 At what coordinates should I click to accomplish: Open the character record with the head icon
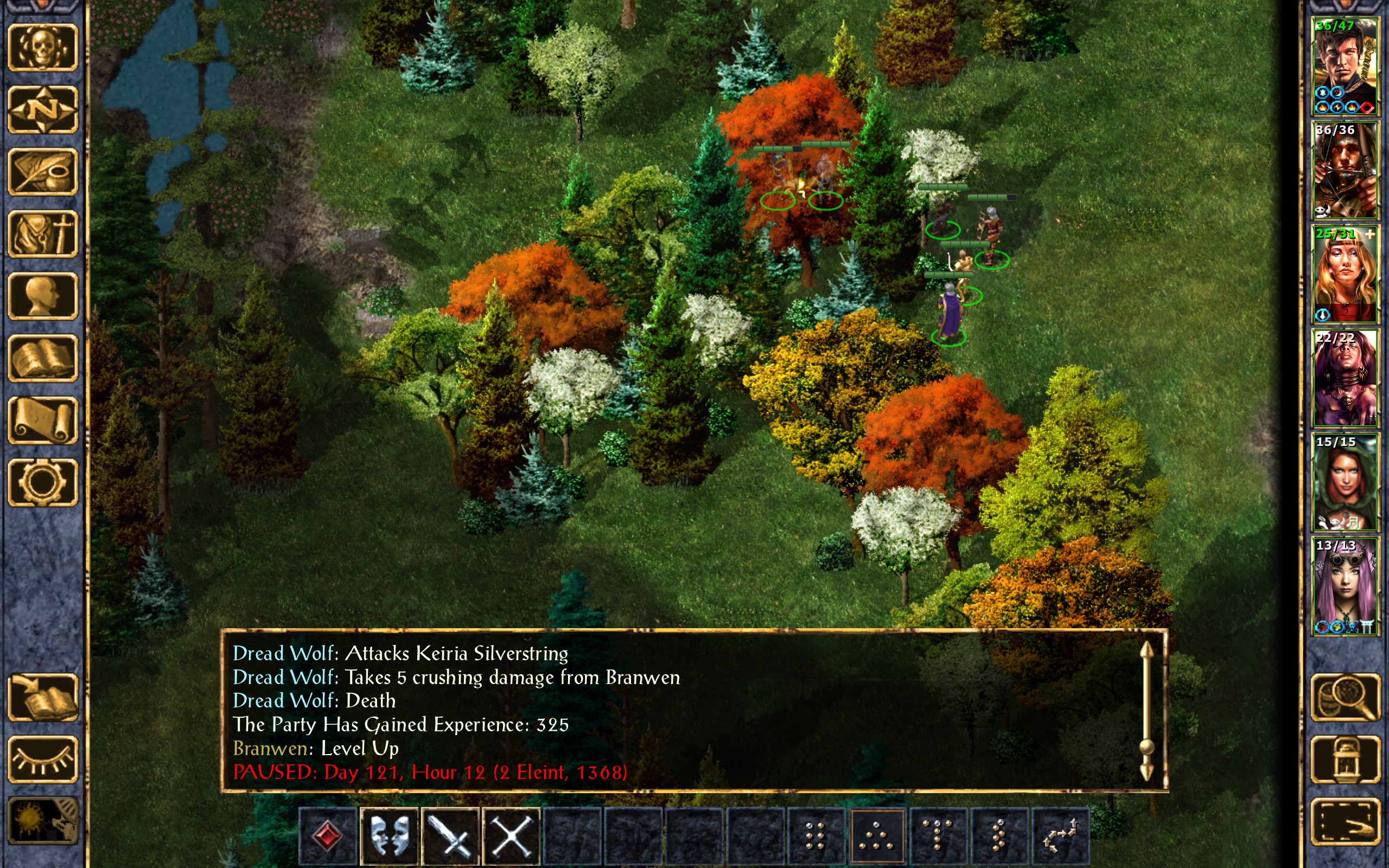click(x=42, y=295)
